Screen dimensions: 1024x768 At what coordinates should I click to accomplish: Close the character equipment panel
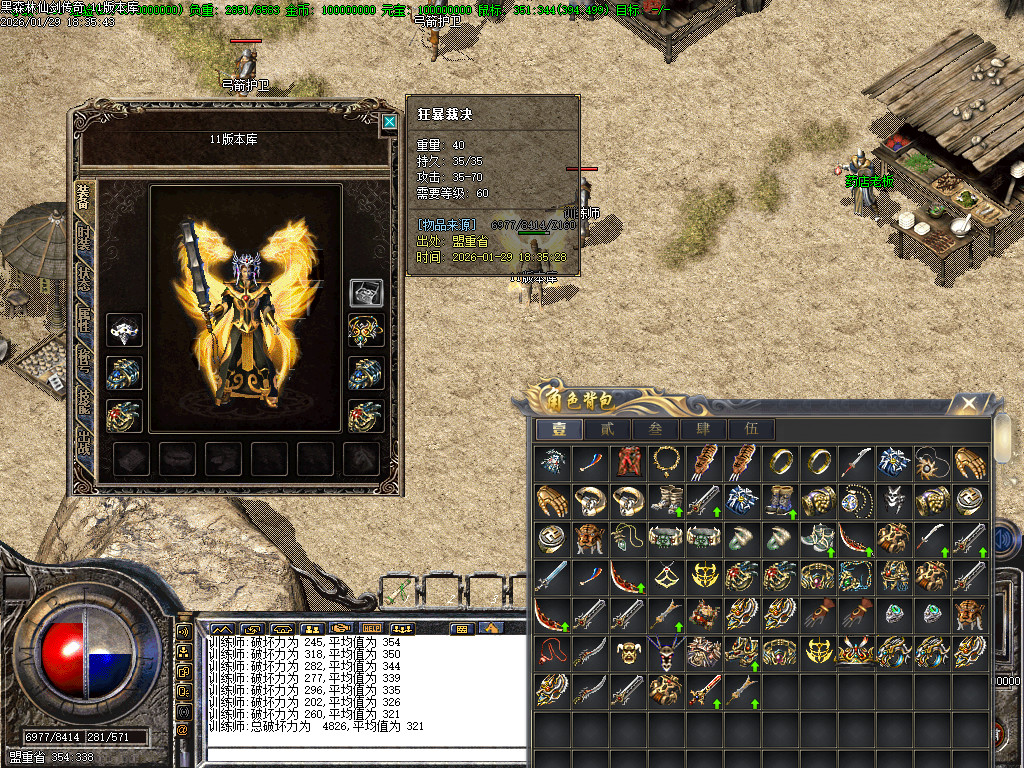(388, 122)
